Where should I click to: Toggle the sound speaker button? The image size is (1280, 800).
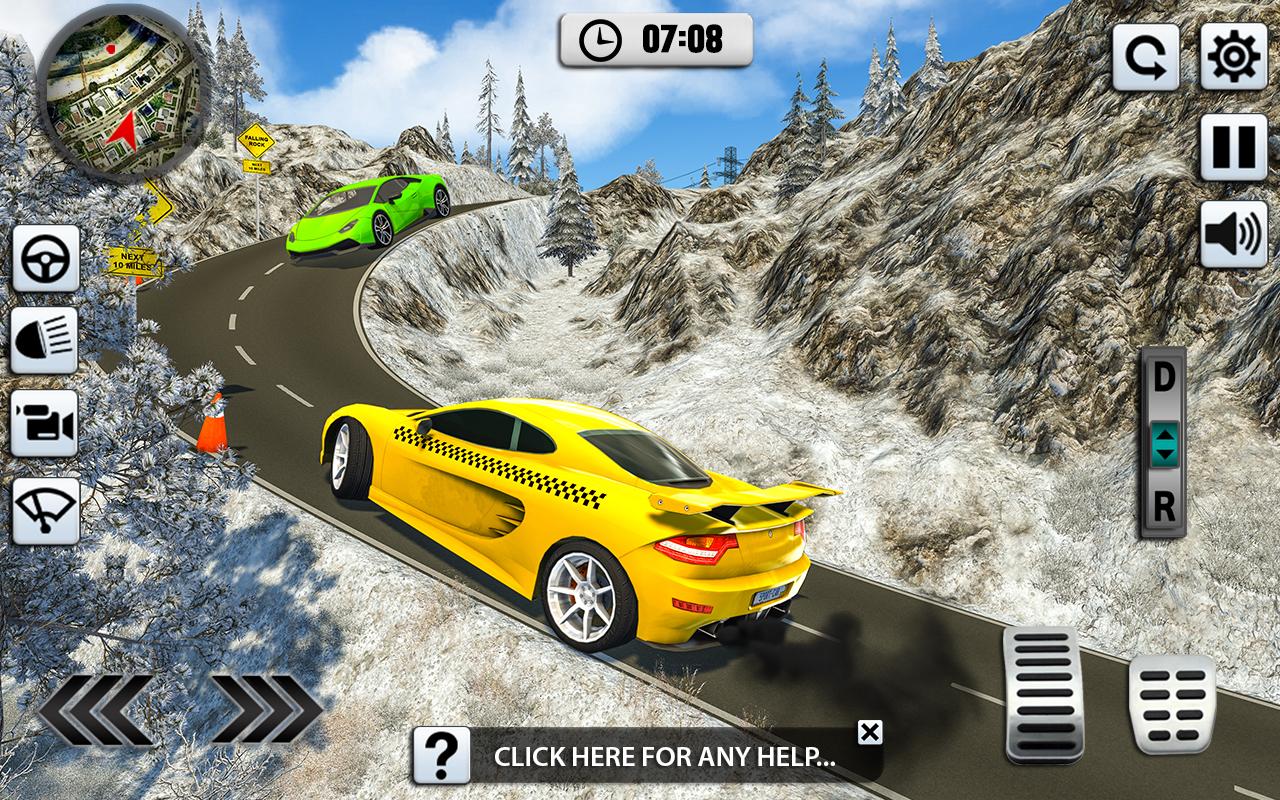click(1233, 234)
